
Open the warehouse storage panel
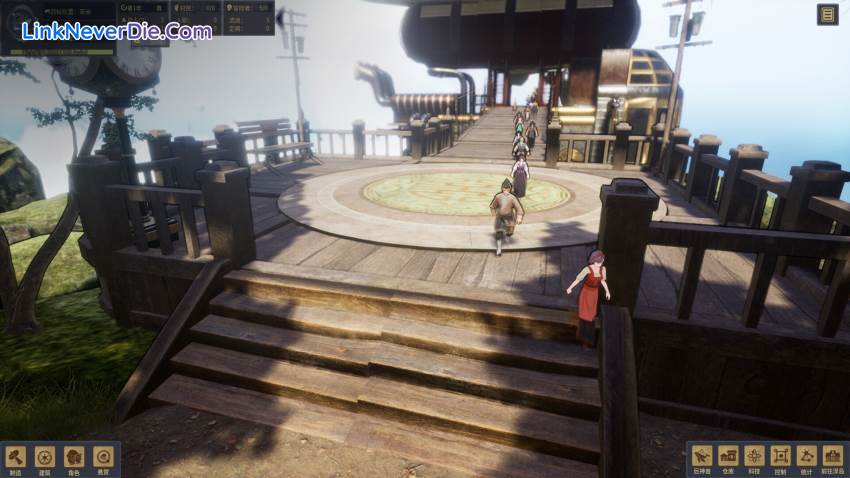pos(728,457)
